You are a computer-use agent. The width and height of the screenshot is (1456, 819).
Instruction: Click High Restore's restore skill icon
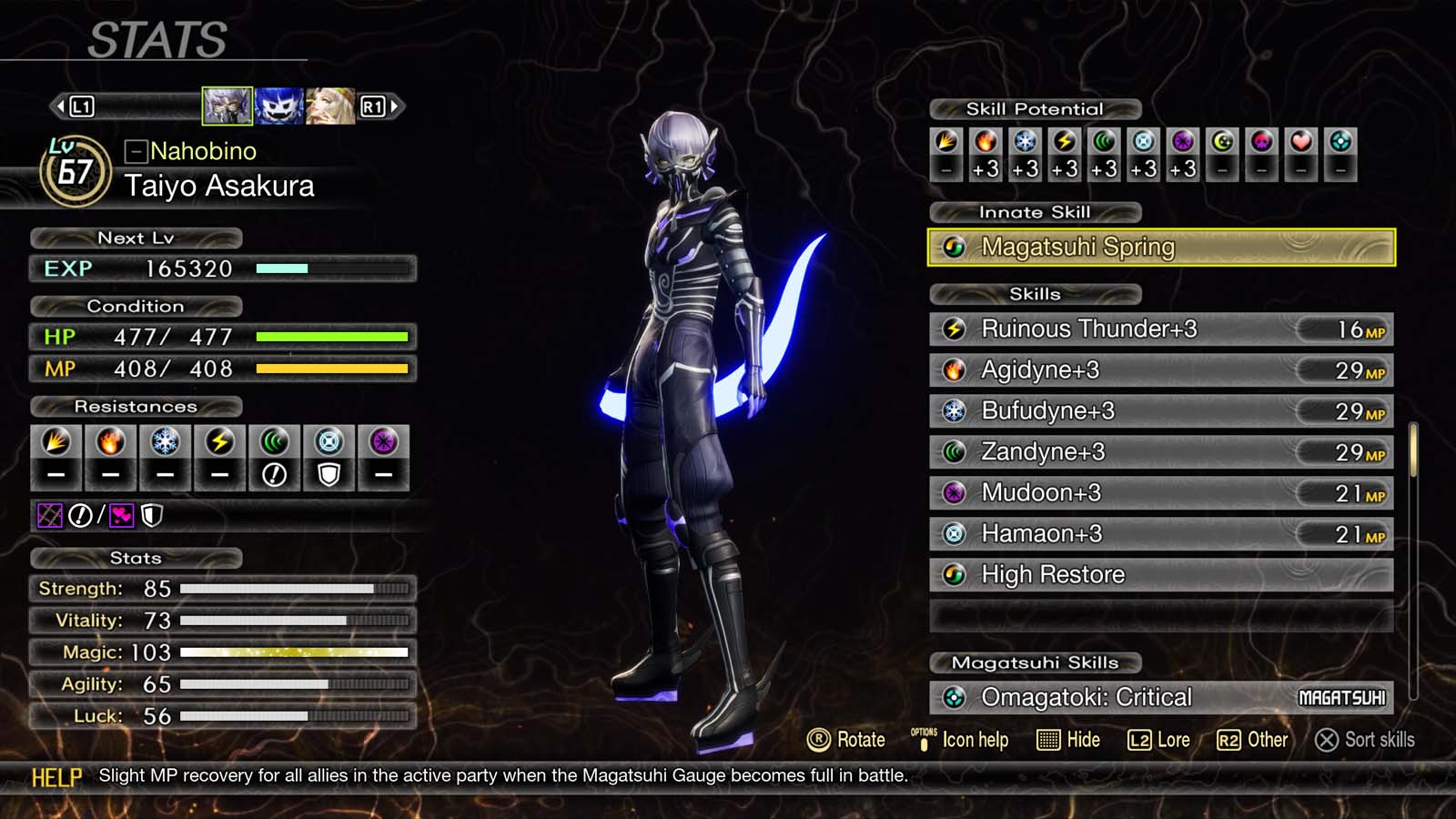[954, 574]
